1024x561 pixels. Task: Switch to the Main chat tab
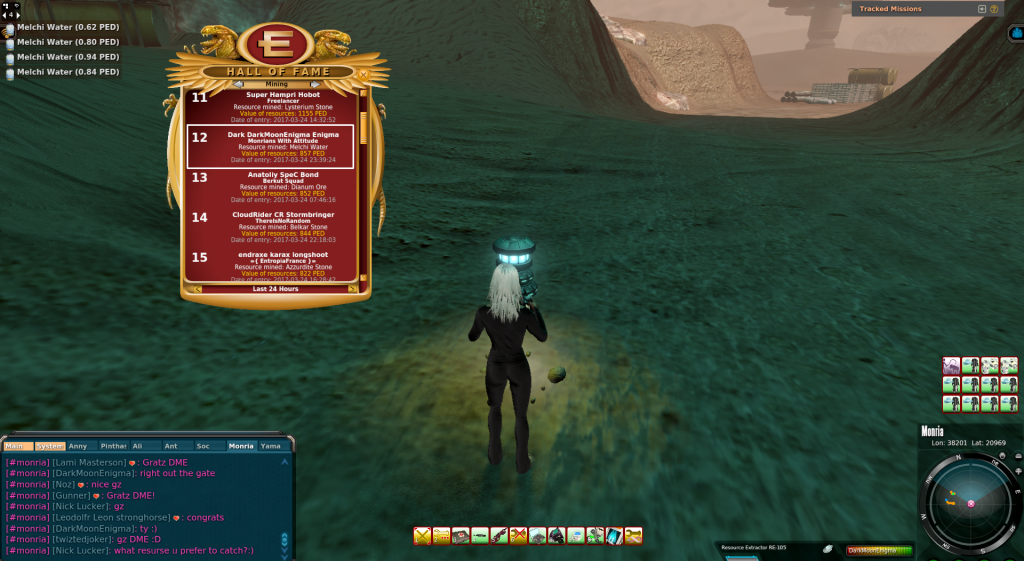click(17, 446)
